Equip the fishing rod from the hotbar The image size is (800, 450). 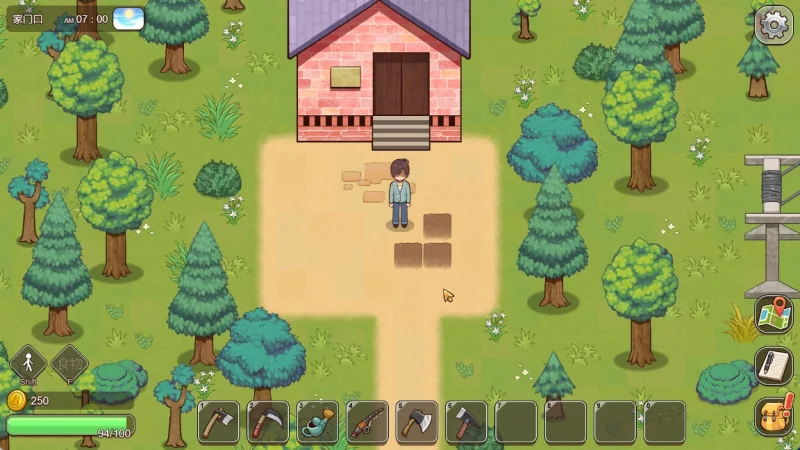(367, 422)
